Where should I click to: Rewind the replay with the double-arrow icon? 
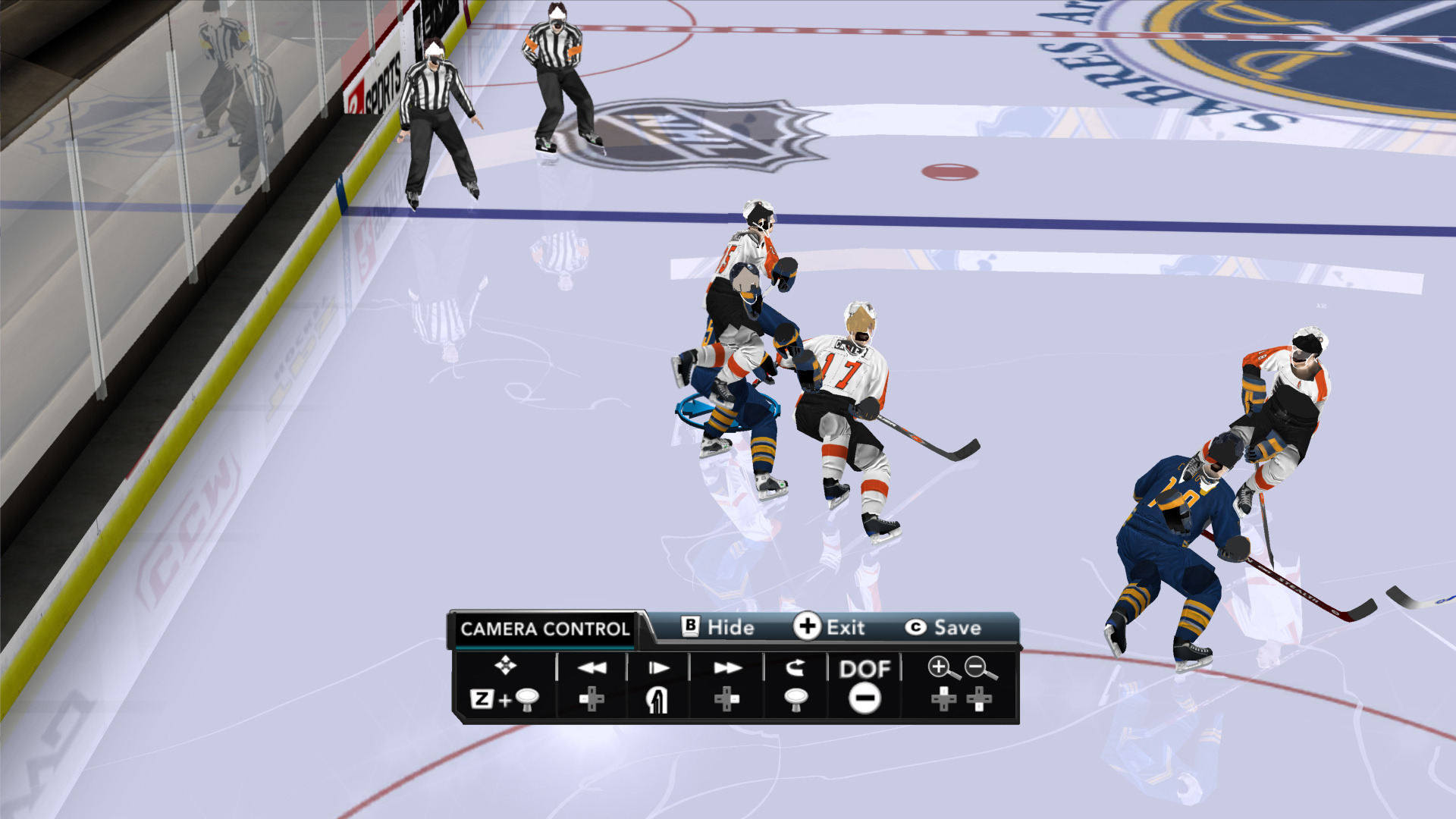591,668
